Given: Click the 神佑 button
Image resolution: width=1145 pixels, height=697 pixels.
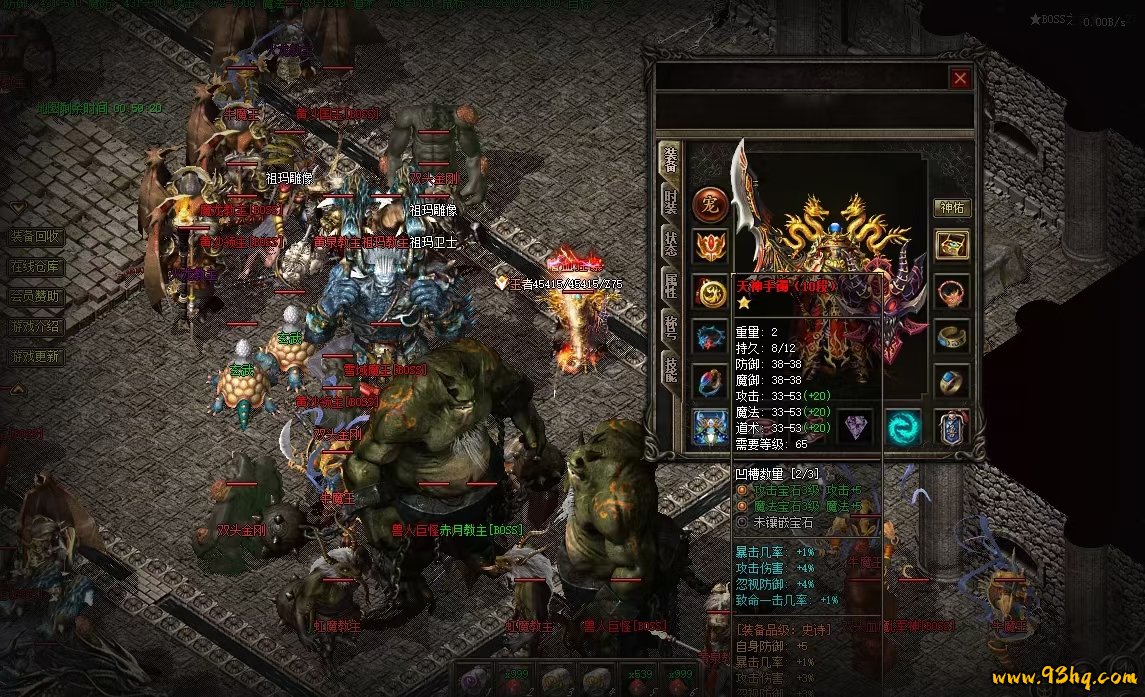Looking at the screenshot, I should (x=952, y=208).
